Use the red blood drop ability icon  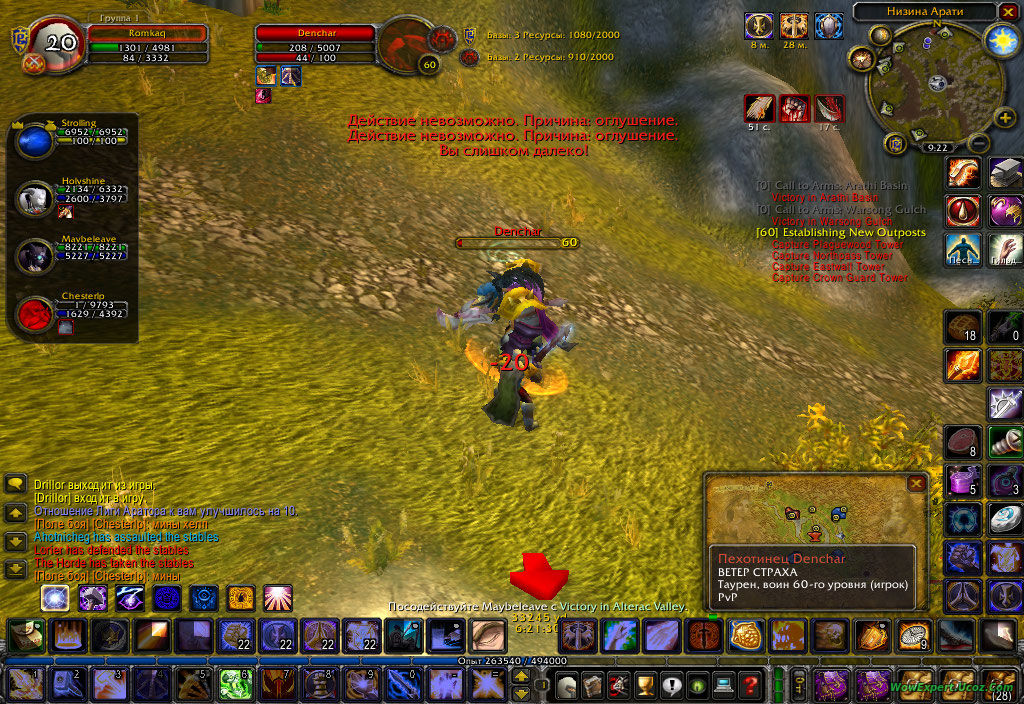(965, 211)
